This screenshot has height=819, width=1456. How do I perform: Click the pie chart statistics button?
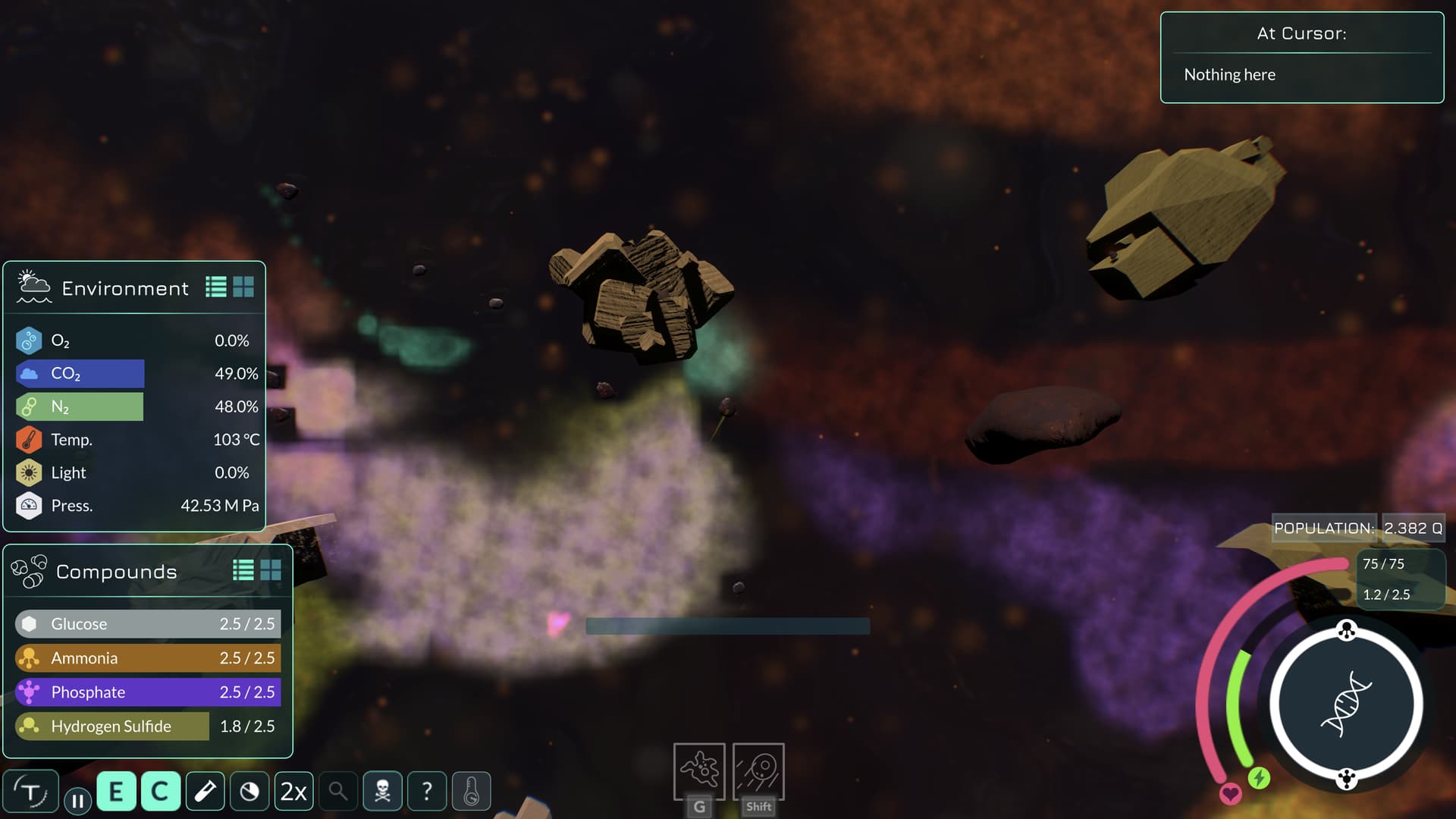pyautogui.click(x=249, y=792)
